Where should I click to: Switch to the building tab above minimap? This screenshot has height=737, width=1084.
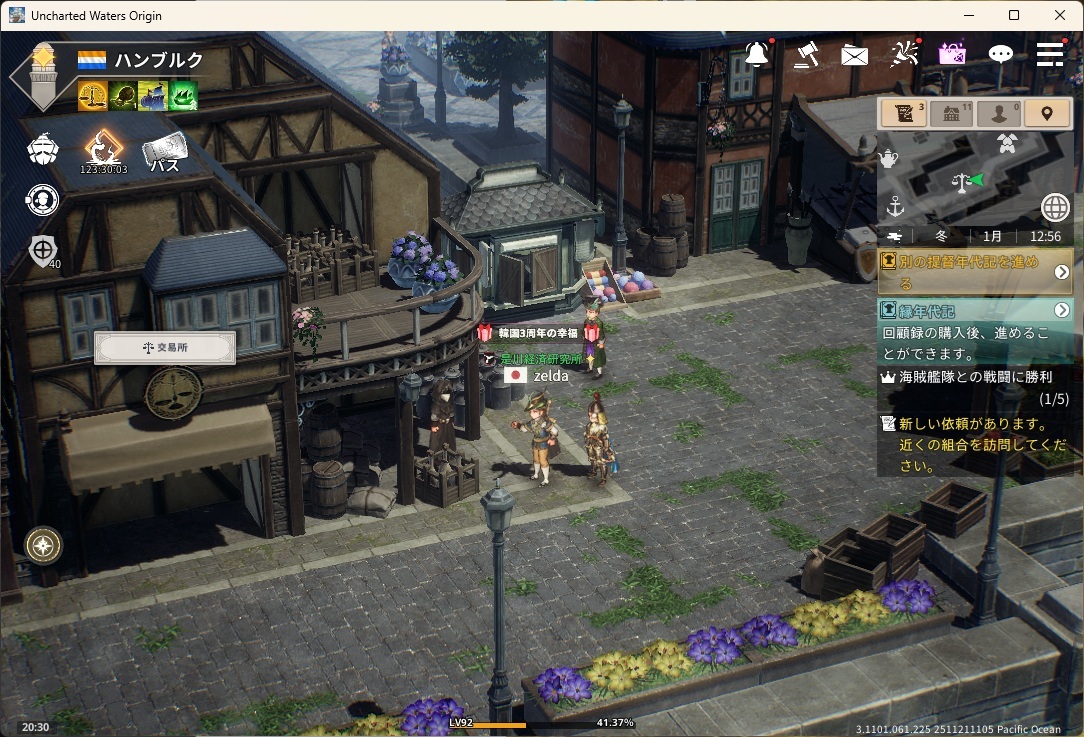(951, 113)
